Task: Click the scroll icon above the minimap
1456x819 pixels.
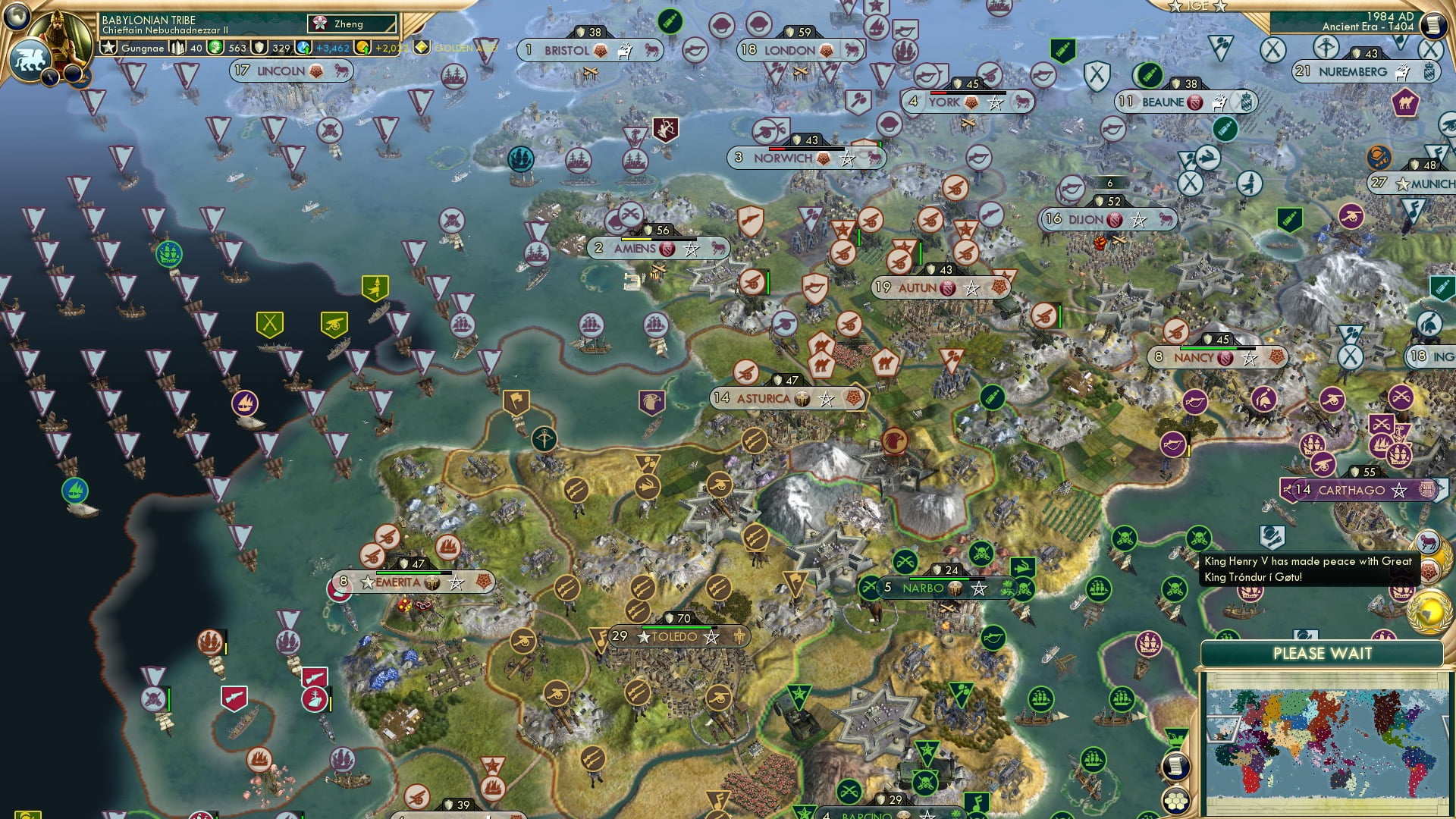Action: tap(1177, 766)
